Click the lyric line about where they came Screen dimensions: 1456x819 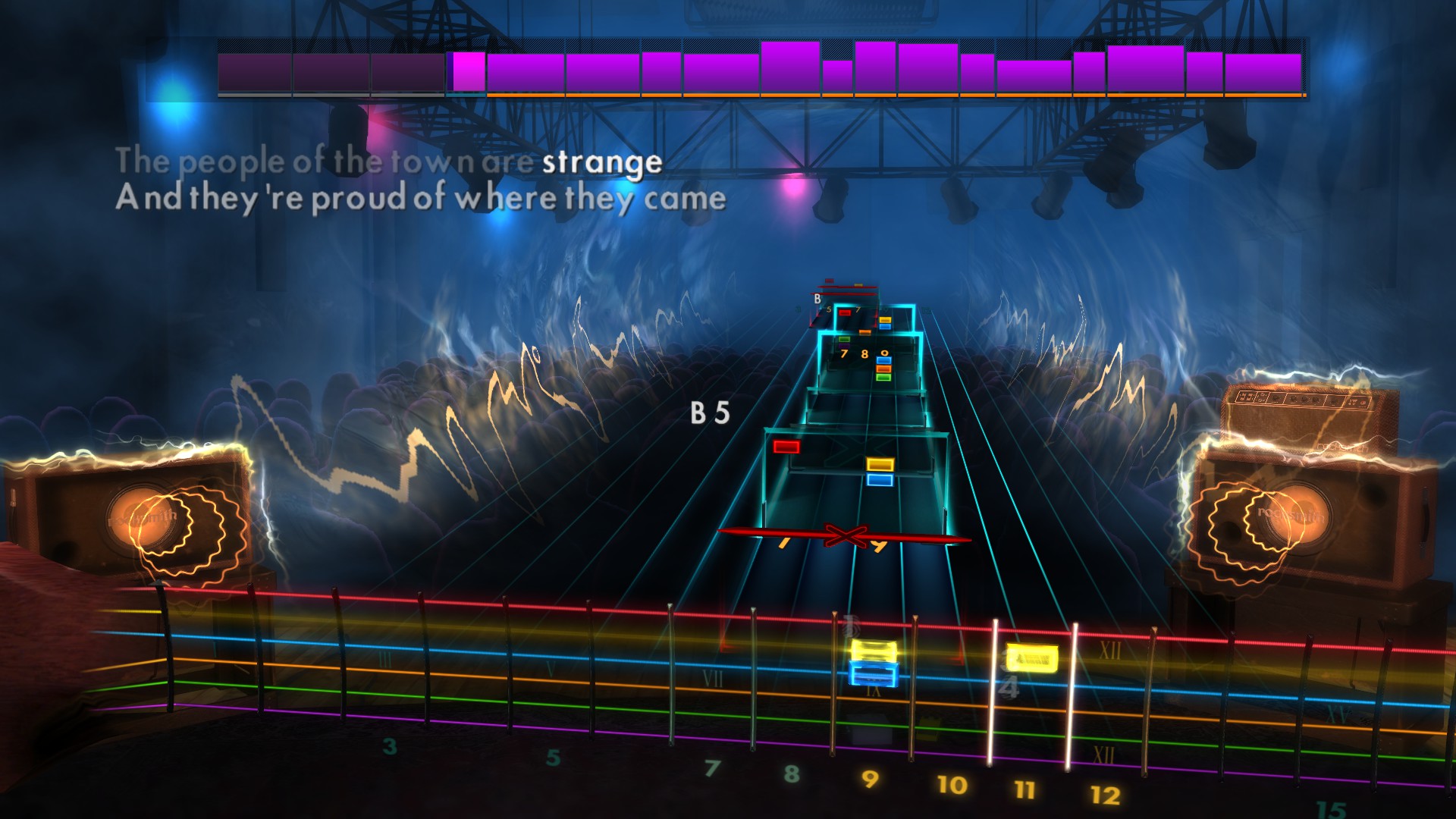point(419,199)
